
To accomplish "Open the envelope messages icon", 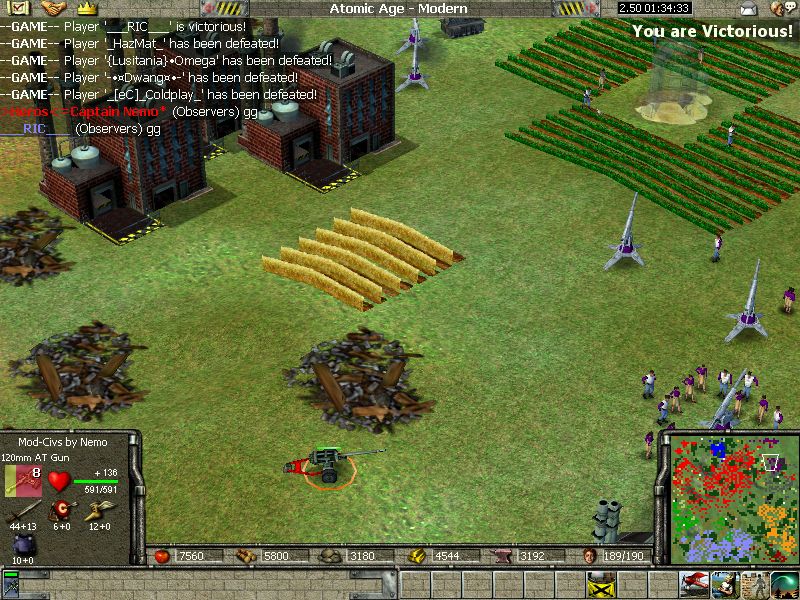I will tap(749, 8).
